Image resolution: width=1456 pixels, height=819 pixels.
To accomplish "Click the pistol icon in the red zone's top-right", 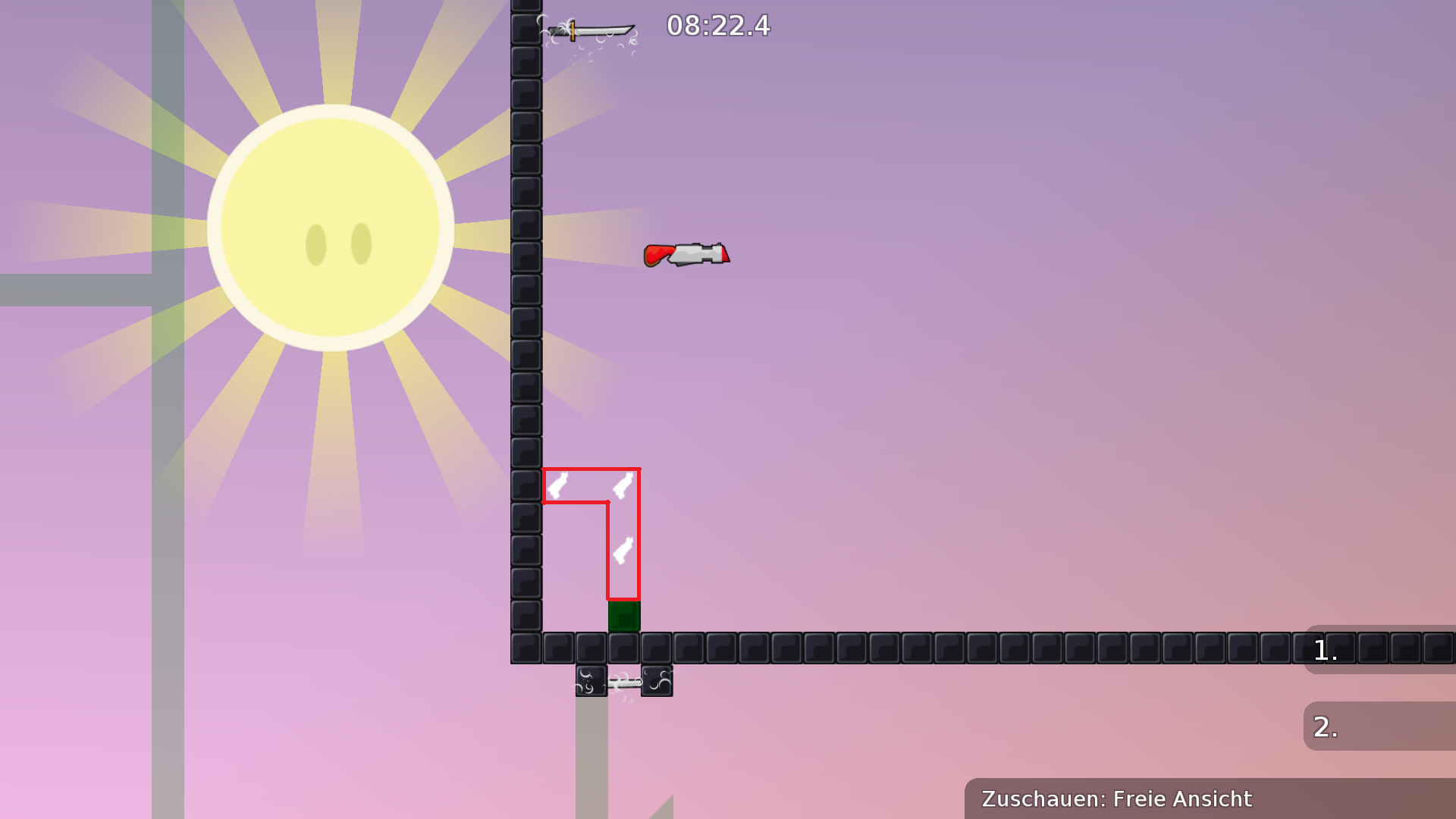I will click(x=622, y=486).
